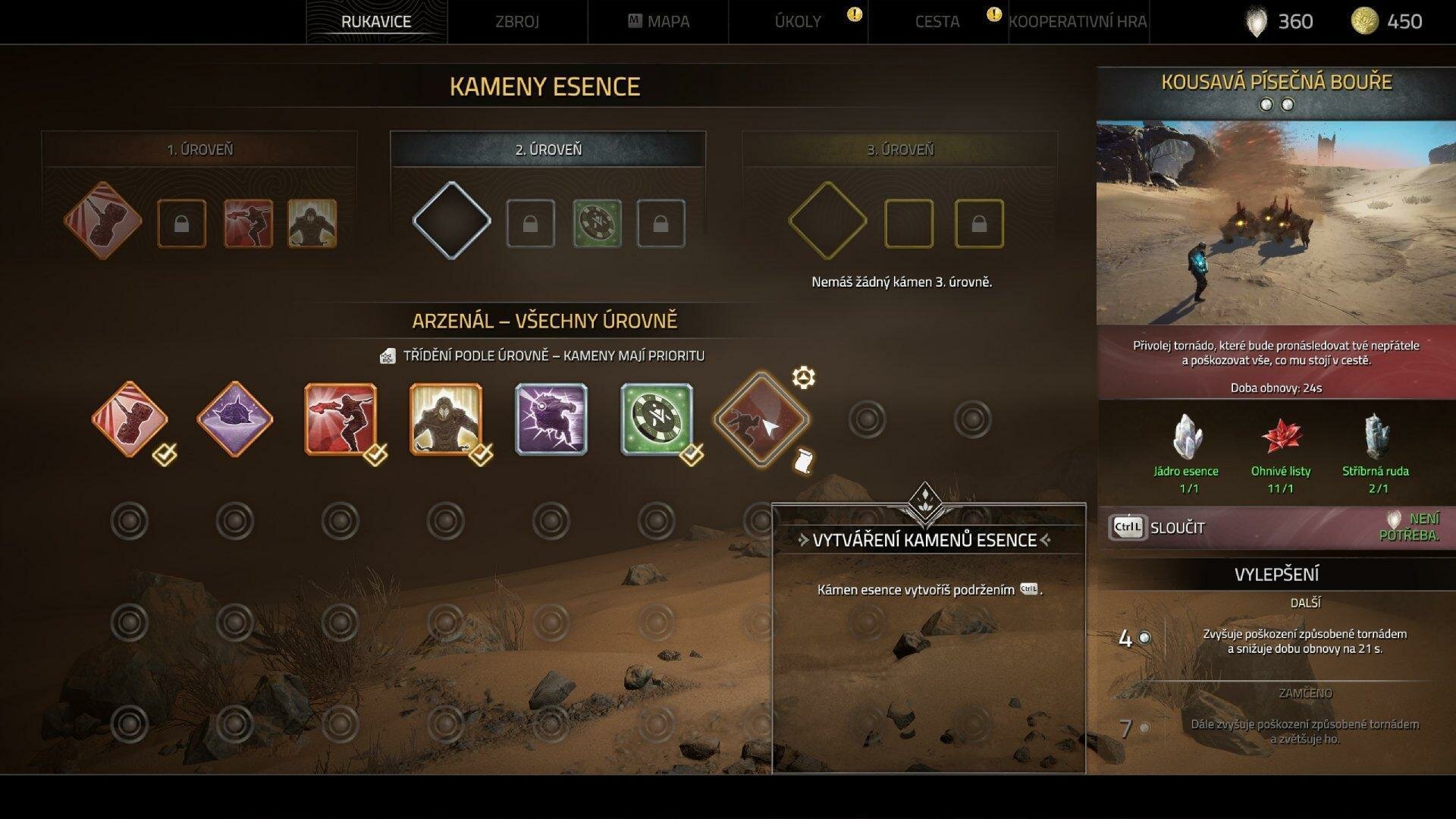Image resolution: width=1456 pixels, height=819 pixels.
Task: Select the 1. Úroveň tier header
Action: click(x=199, y=149)
